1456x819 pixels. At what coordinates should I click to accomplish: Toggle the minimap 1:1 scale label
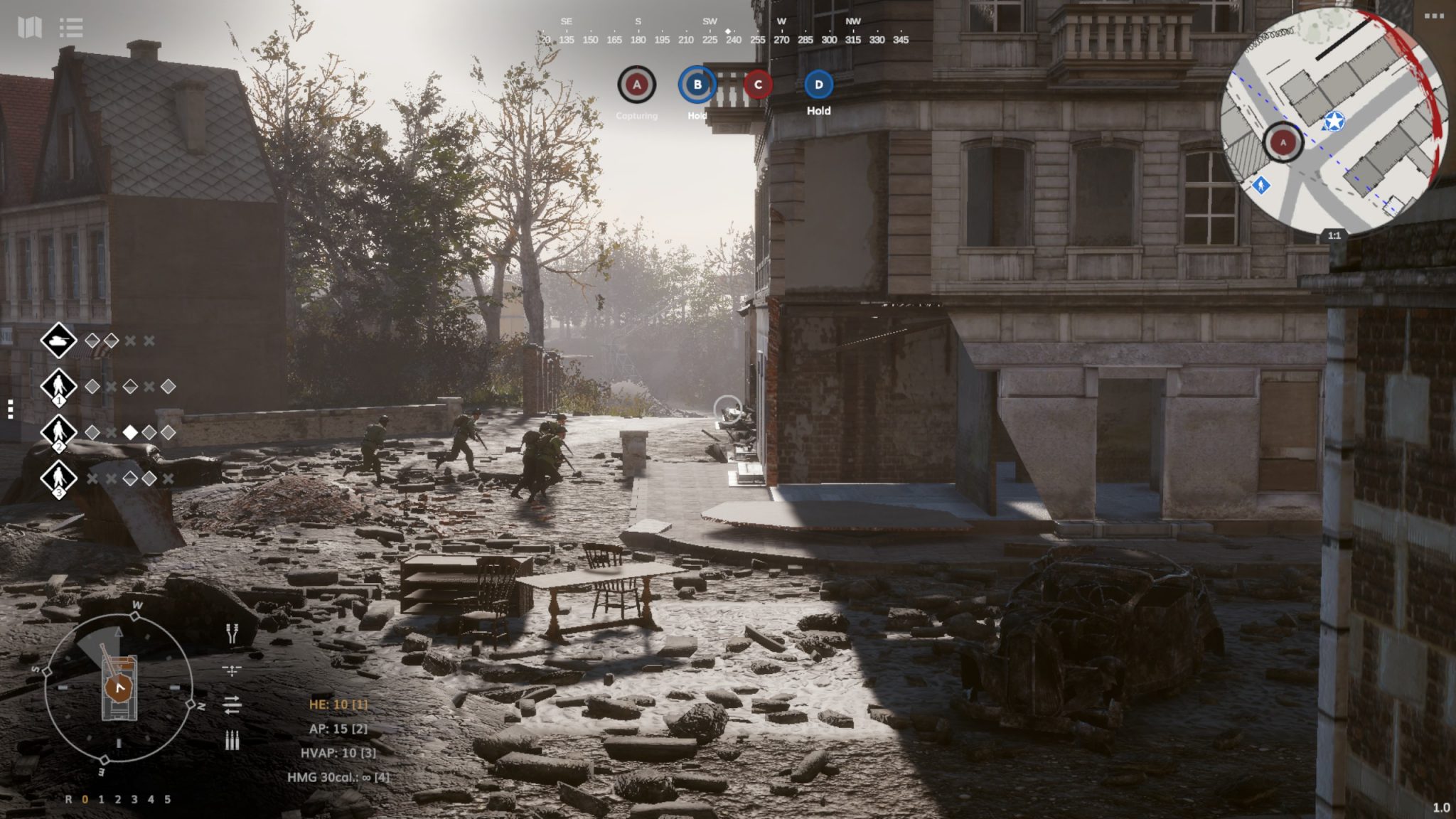(x=1334, y=235)
